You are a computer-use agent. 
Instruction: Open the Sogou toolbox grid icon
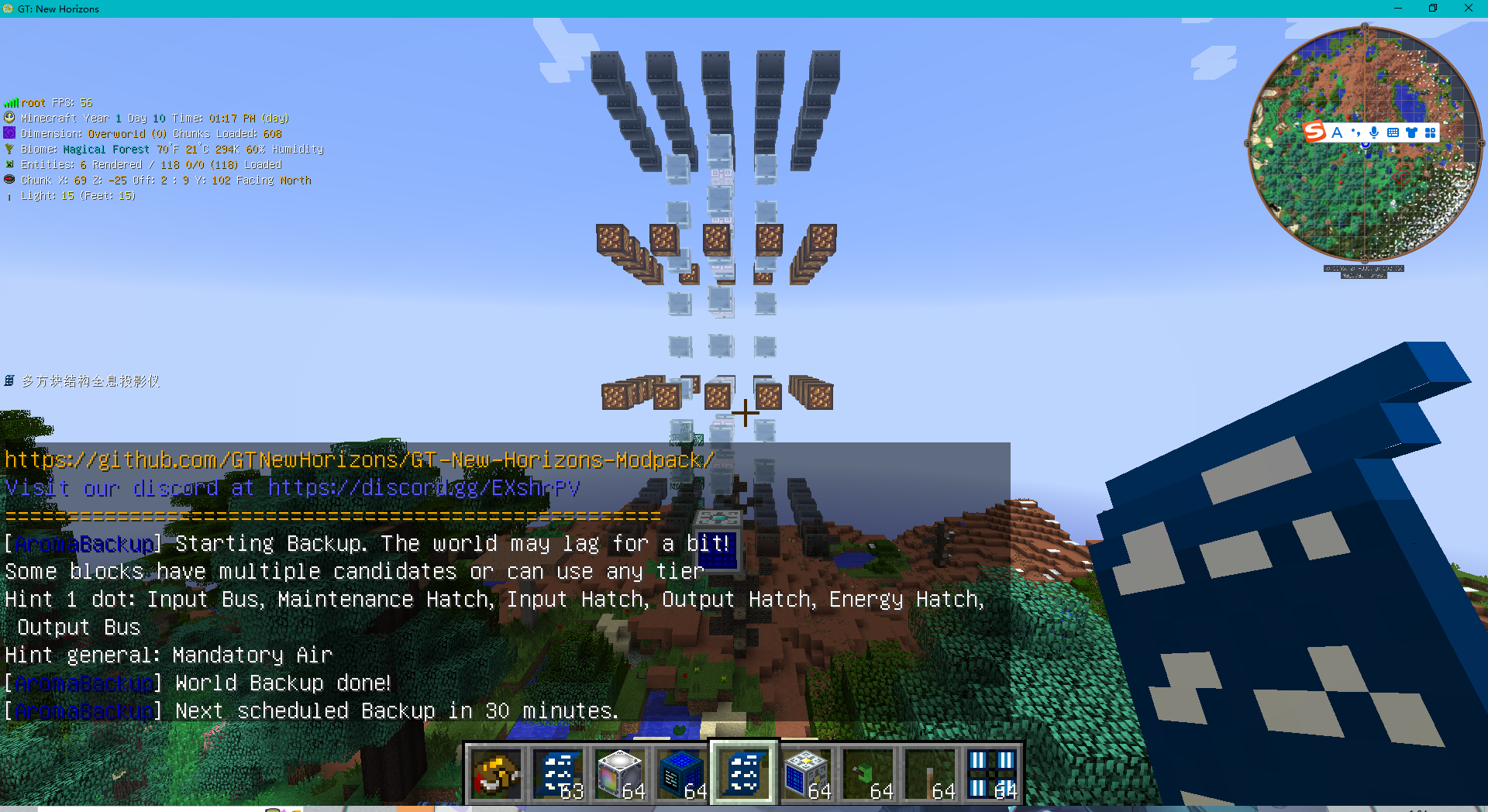(x=1430, y=132)
